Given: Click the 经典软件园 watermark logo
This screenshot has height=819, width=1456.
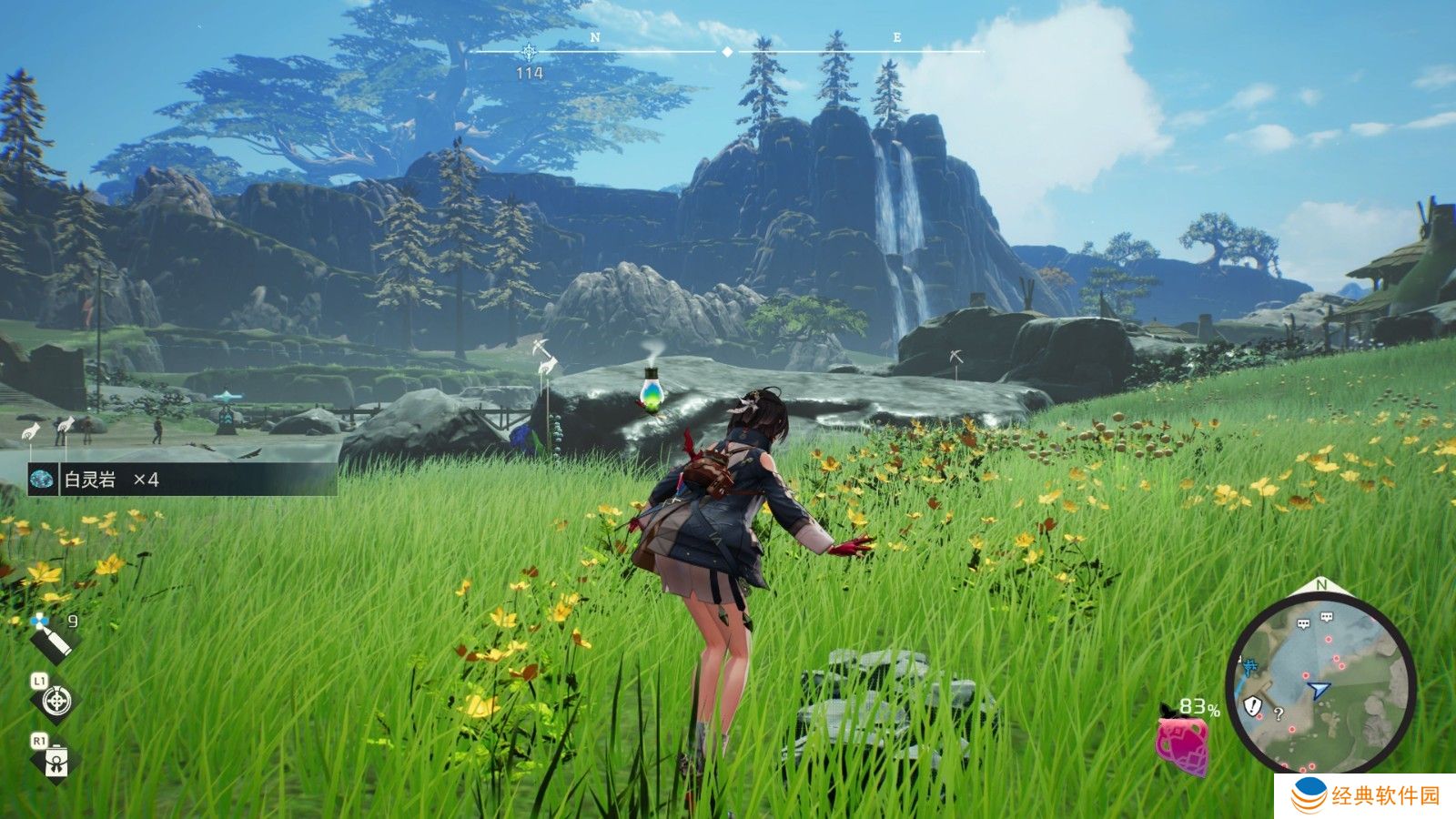Looking at the screenshot, I should 1366,796.
